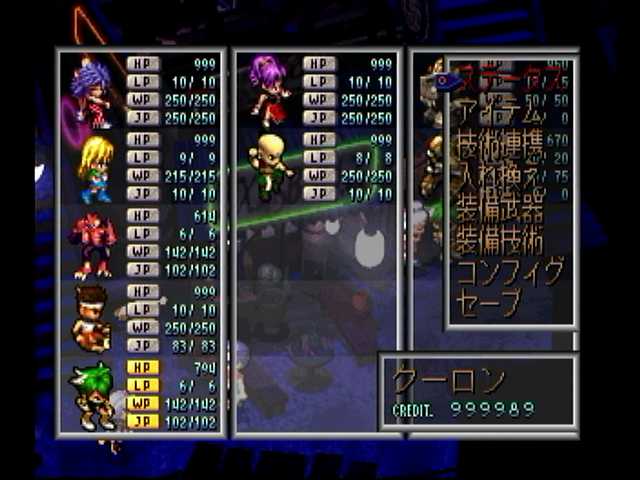
Task: Select the blonde-haired party member
Action: pos(94,168)
